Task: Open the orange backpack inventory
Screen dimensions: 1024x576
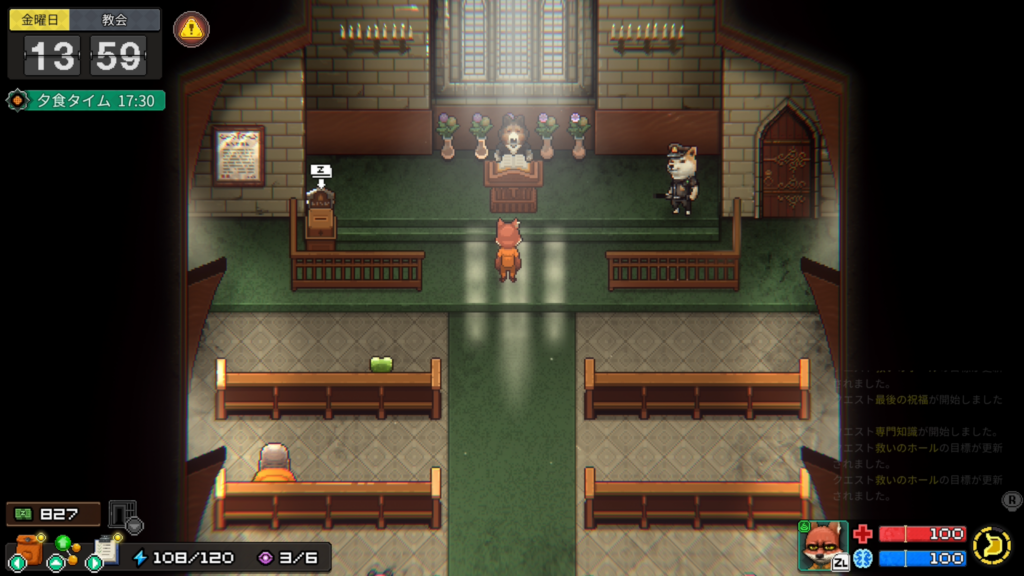Action: 27,549
